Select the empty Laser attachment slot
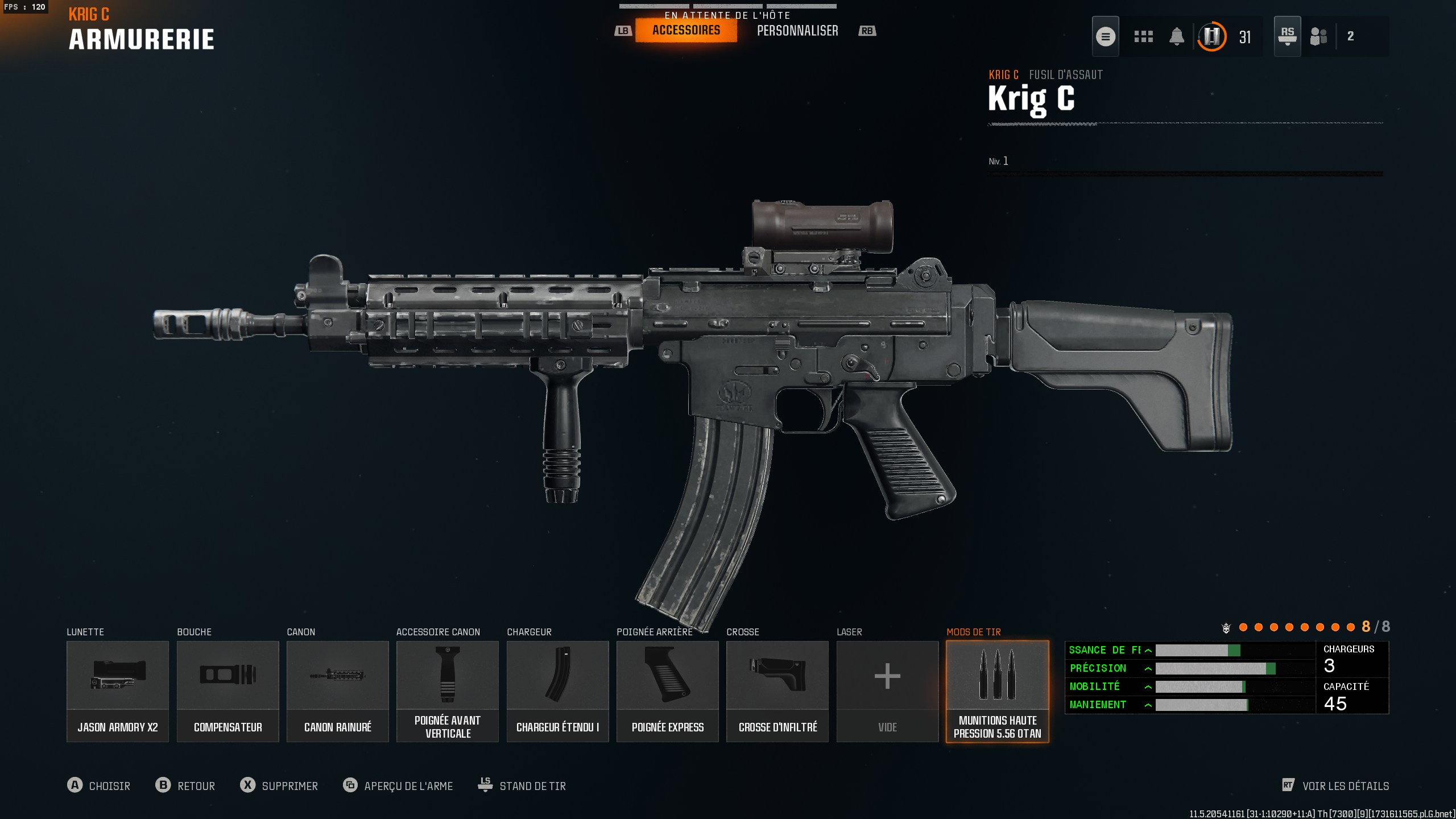This screenshot has width=1456, height=819. [887, 691]
